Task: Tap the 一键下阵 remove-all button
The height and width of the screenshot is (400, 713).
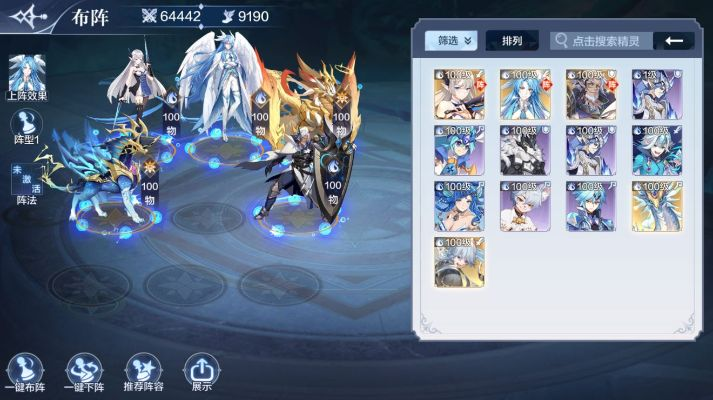Action: (85, 372)
